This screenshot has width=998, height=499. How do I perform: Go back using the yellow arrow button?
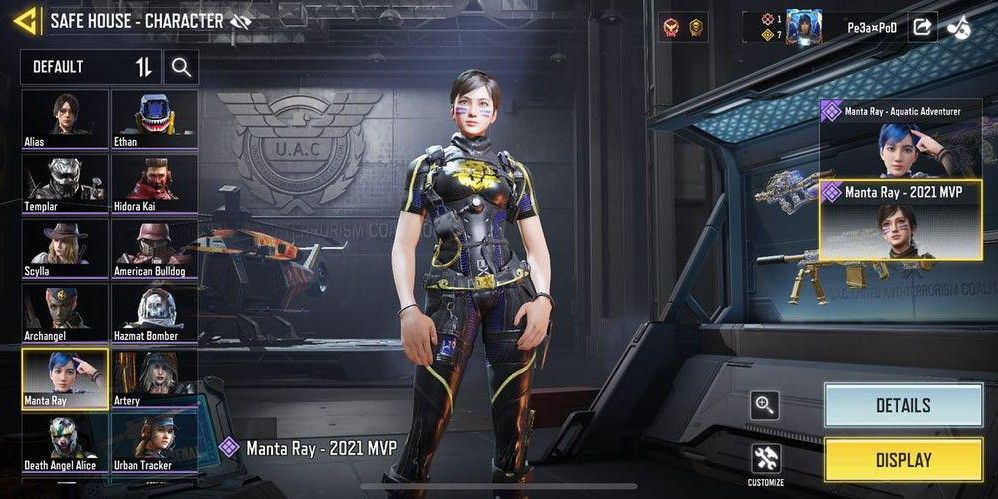(27, 20)
